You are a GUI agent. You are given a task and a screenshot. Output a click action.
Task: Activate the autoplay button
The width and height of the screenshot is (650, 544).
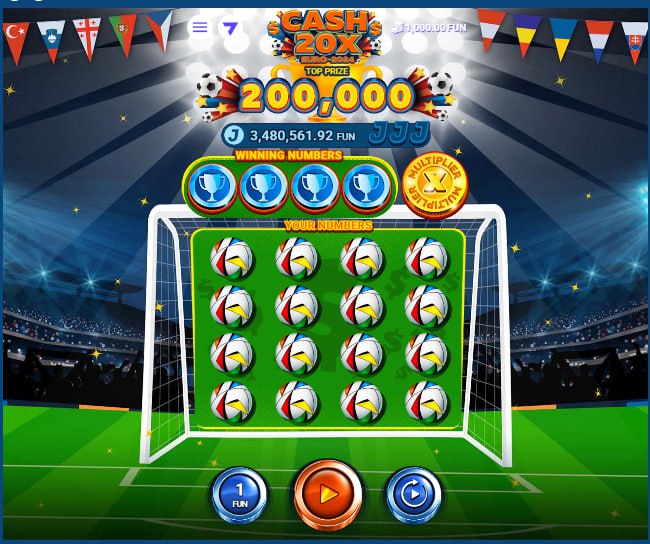pos(413,494)
